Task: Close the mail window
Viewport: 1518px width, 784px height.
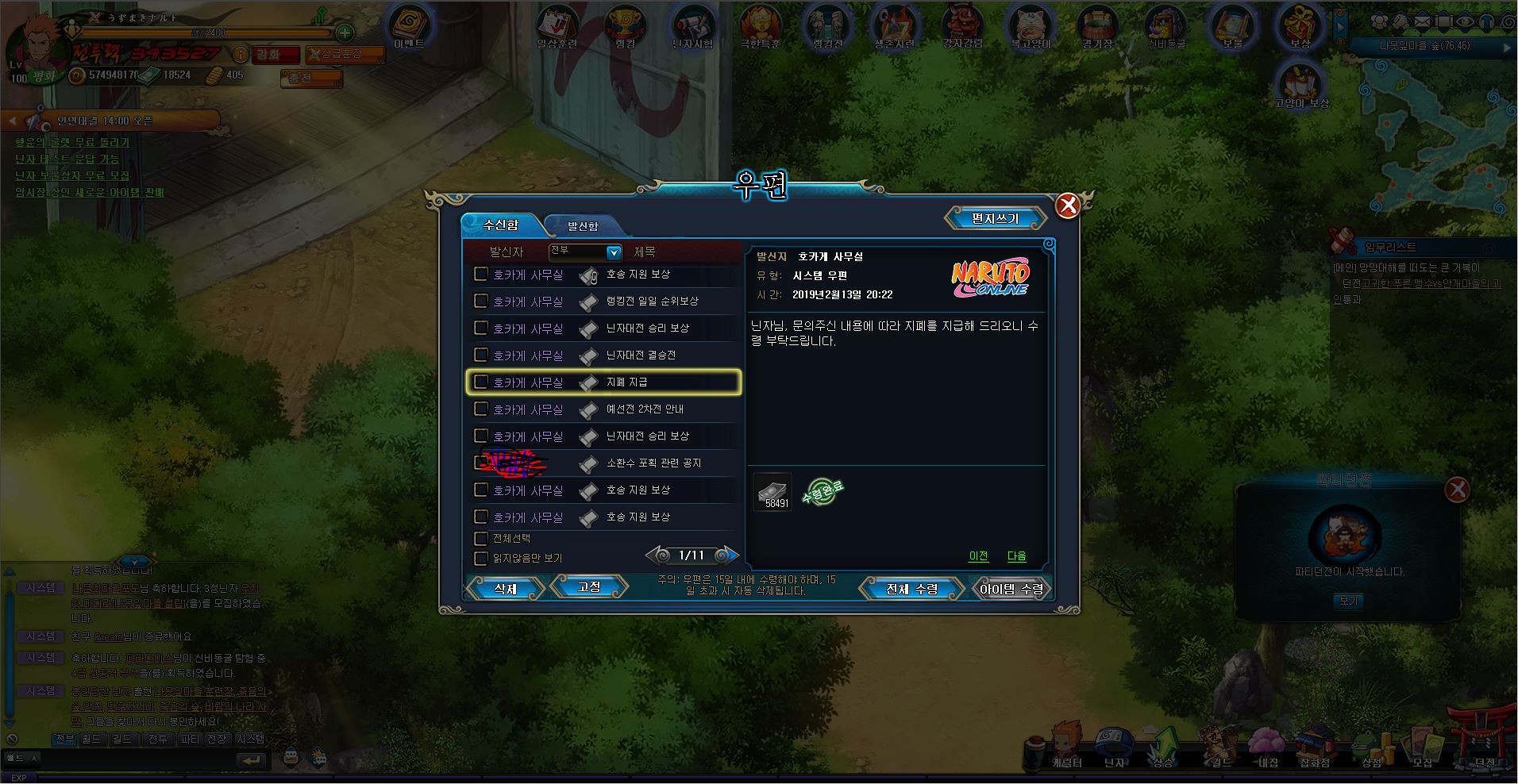Action: tap(1068, 206)
